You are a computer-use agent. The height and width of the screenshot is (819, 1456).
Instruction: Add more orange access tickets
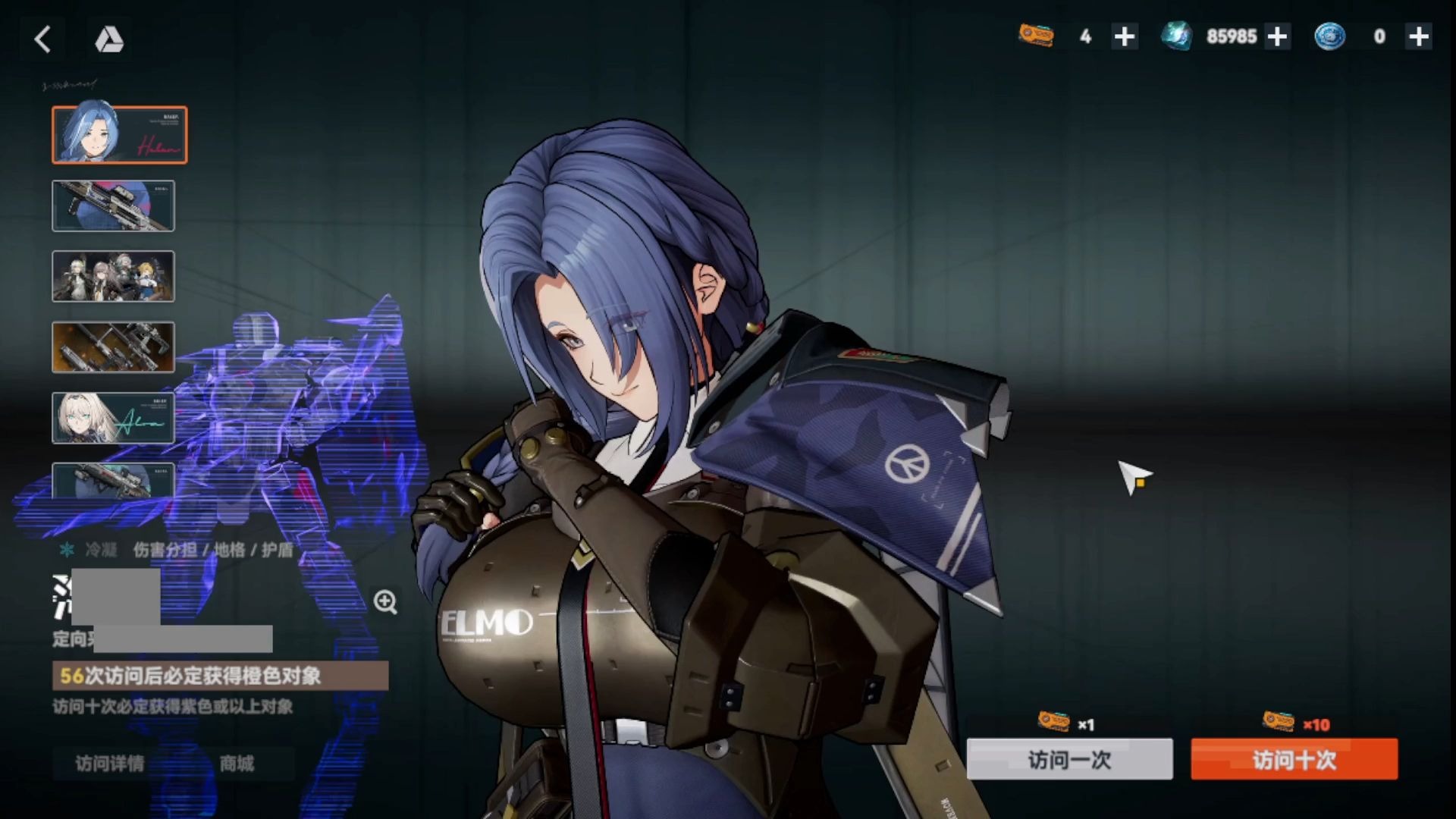click(1125, 36)
